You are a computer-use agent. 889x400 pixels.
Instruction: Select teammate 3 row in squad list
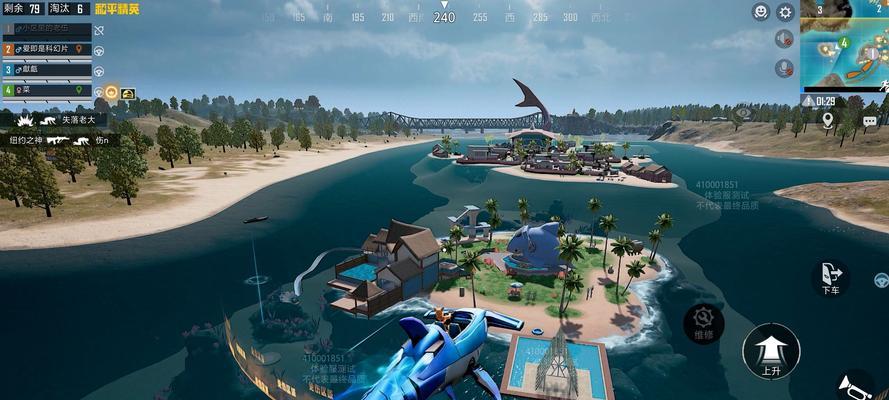46,70
